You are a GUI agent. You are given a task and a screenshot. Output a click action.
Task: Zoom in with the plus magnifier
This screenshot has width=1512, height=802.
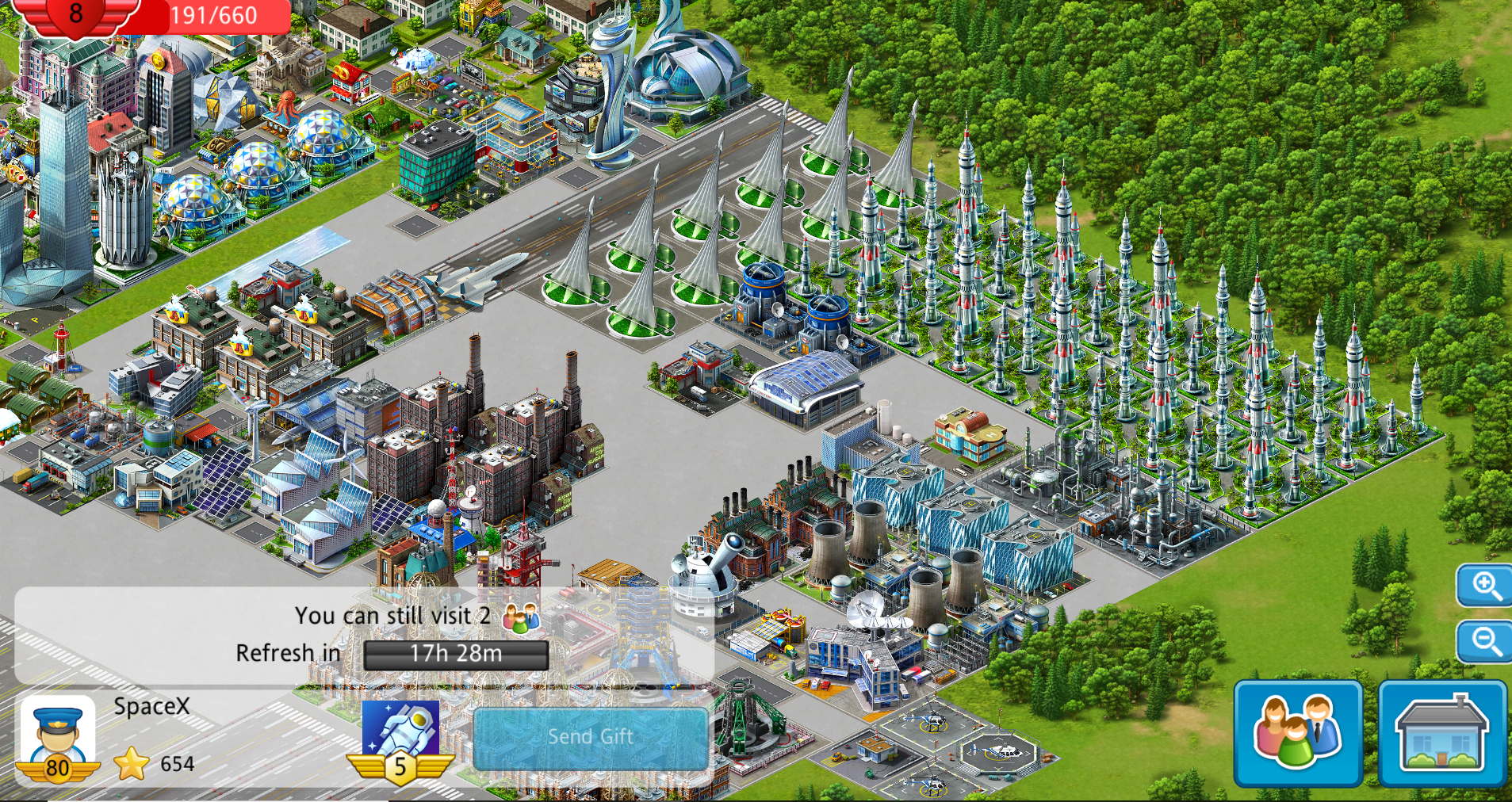[x=1485, y=586]
